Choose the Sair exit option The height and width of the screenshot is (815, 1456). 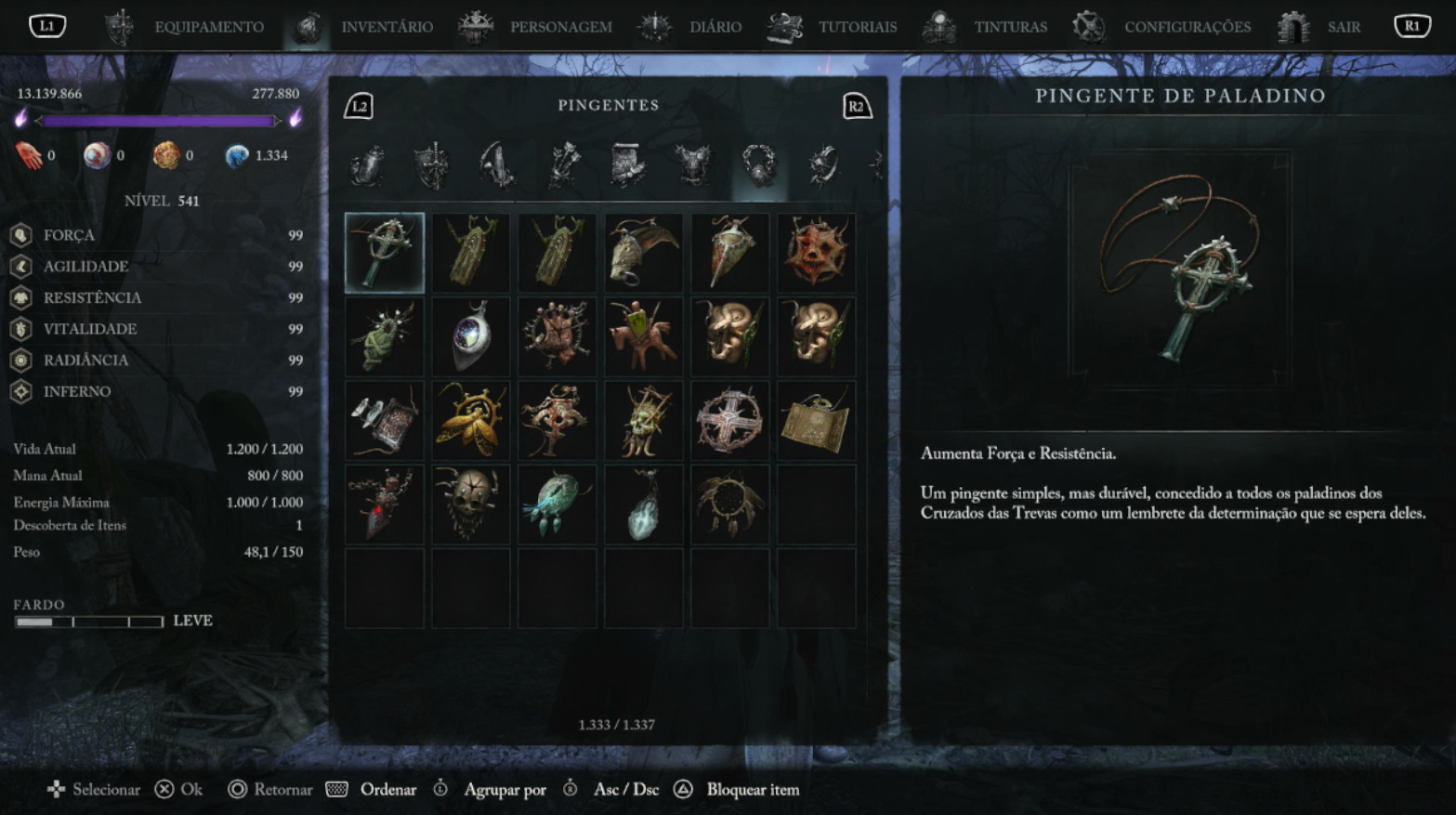[x=1343, y=27]
